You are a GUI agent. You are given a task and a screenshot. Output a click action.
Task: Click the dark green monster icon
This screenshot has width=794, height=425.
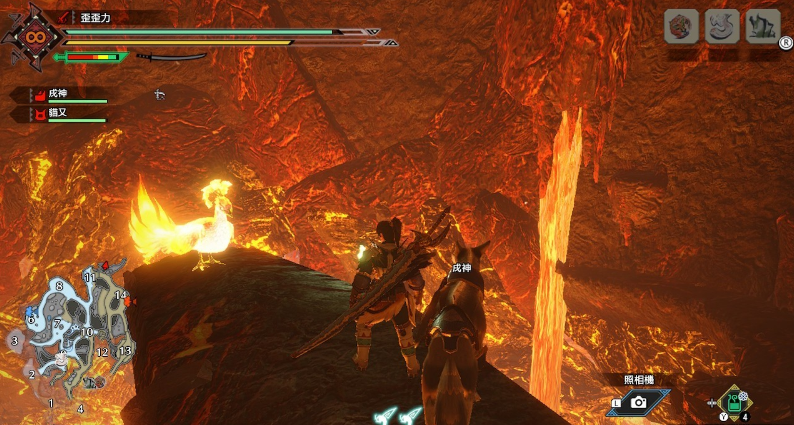pos(764,26)
